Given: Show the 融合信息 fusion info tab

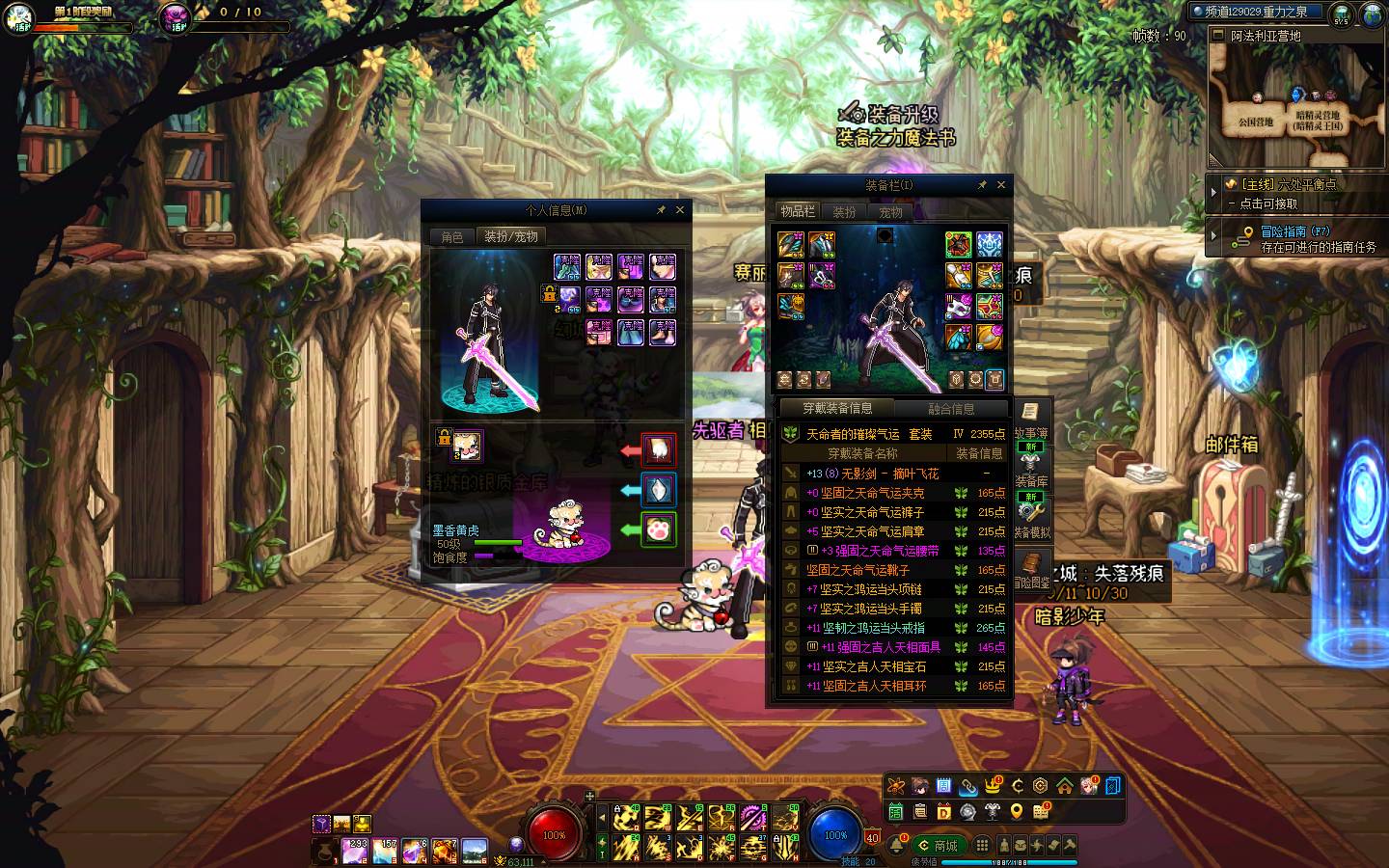Looking at the screenshot, I should 951,409.
